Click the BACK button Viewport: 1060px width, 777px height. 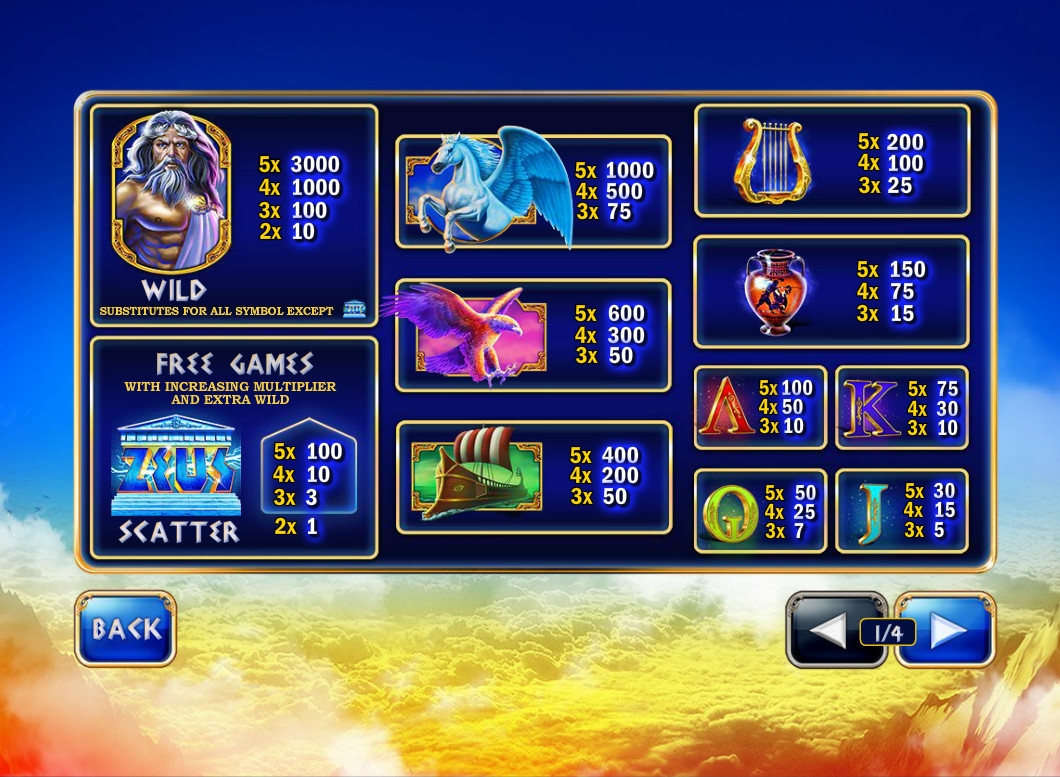tap(125, 629)
